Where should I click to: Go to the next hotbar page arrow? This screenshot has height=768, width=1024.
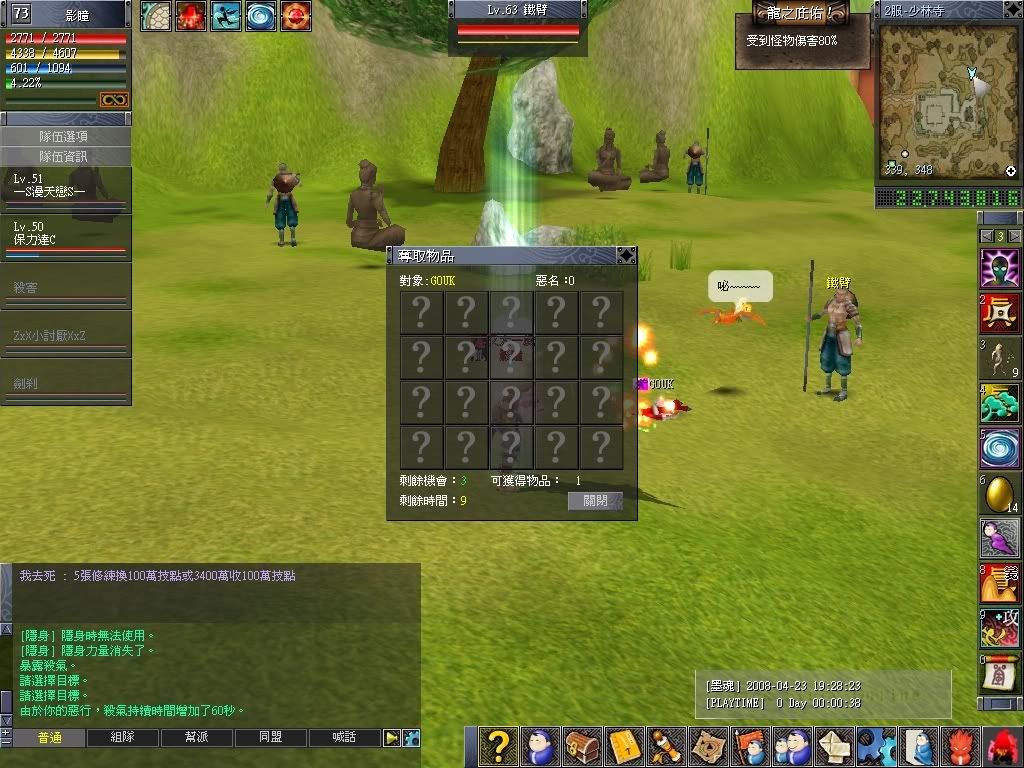click(1015, 236)
